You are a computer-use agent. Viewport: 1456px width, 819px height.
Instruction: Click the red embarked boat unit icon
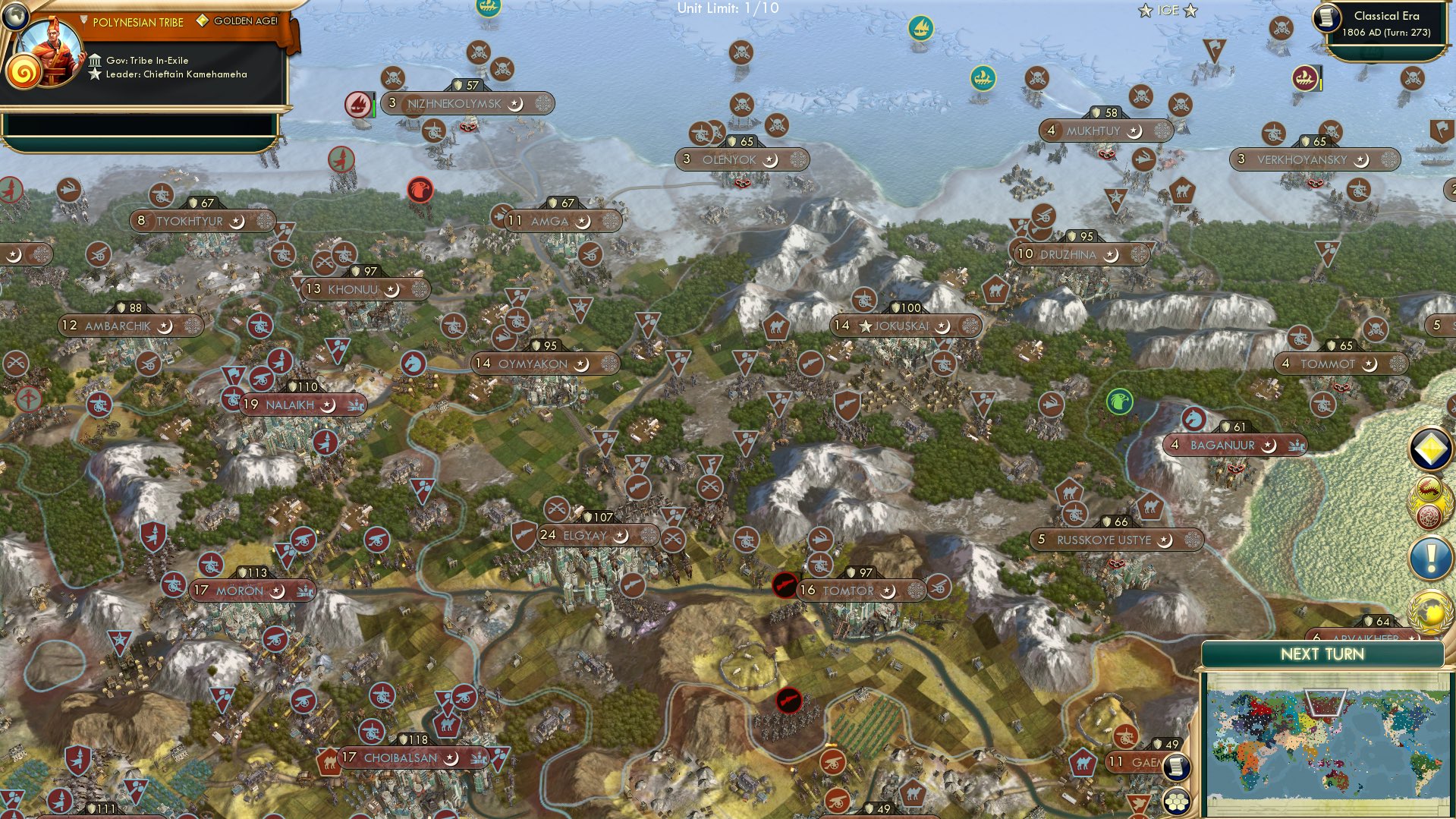click(357, 103)
